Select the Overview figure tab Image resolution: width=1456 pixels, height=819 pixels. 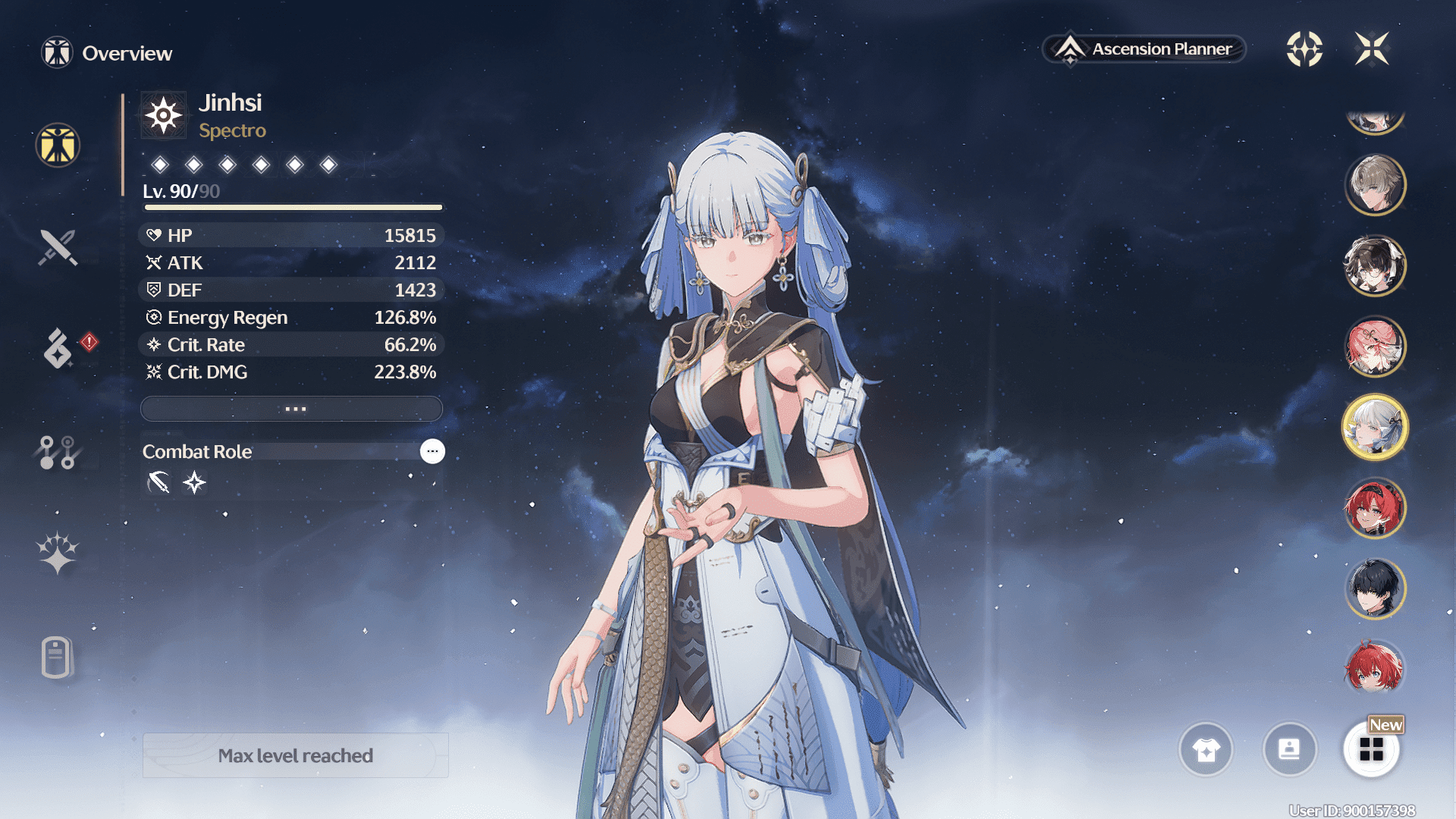pyautogui.click(x=58, y=145)
